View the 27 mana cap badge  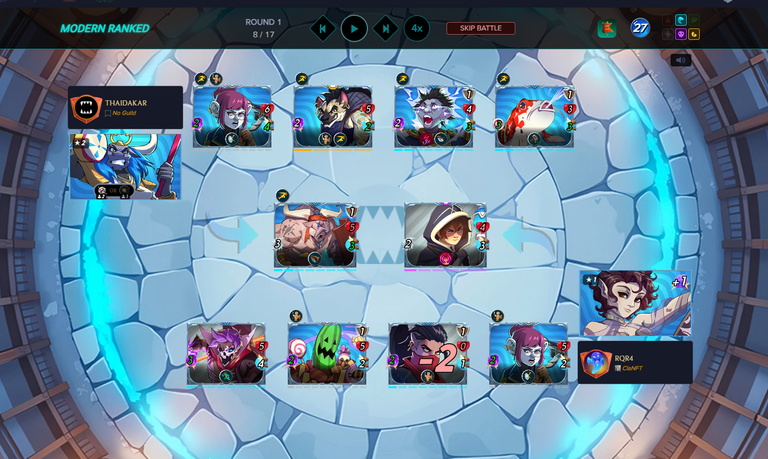coord(640,28)
